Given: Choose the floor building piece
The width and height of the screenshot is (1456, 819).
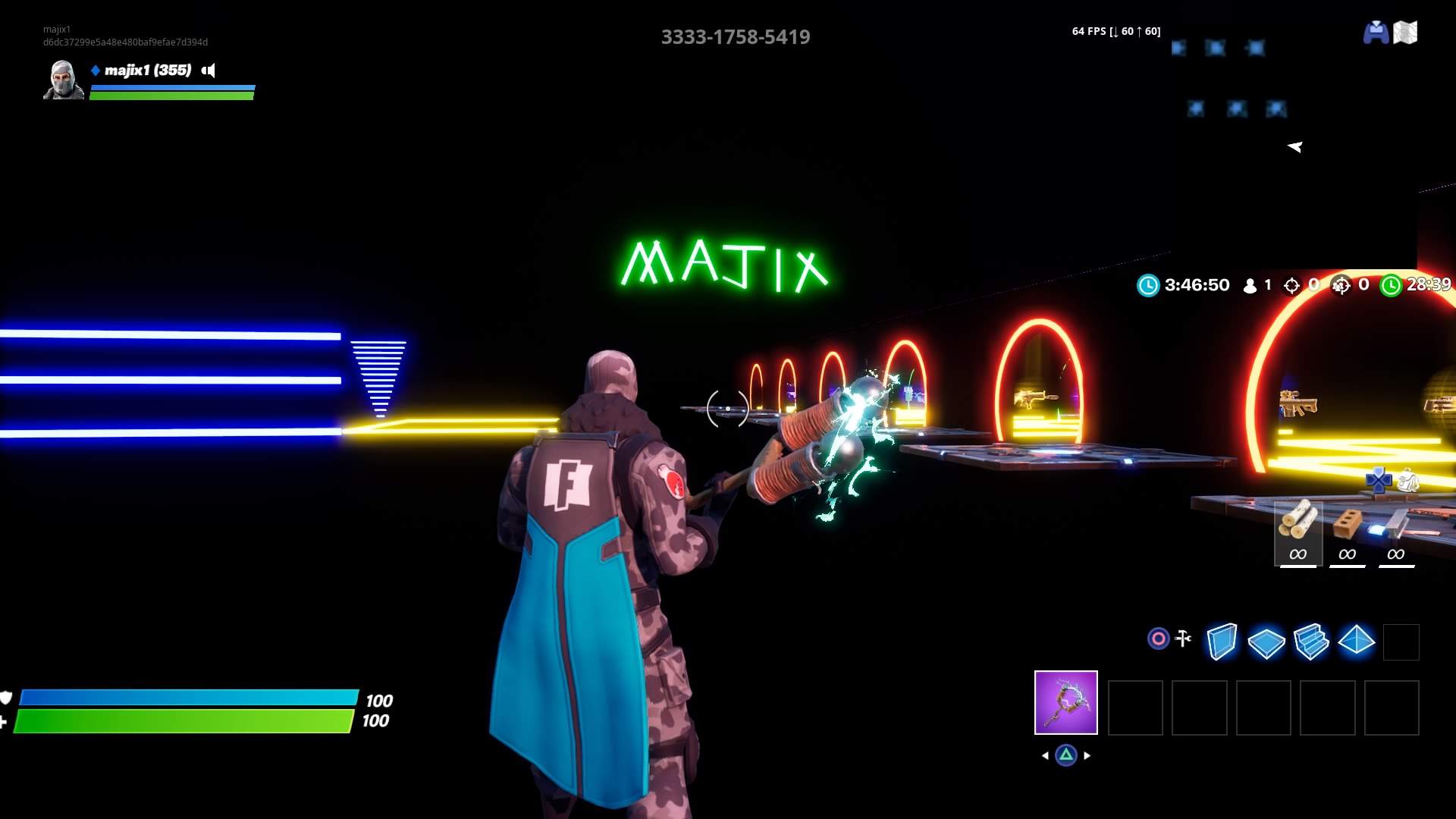Looking at the screenshot, I should click(x=1266, y=643).
